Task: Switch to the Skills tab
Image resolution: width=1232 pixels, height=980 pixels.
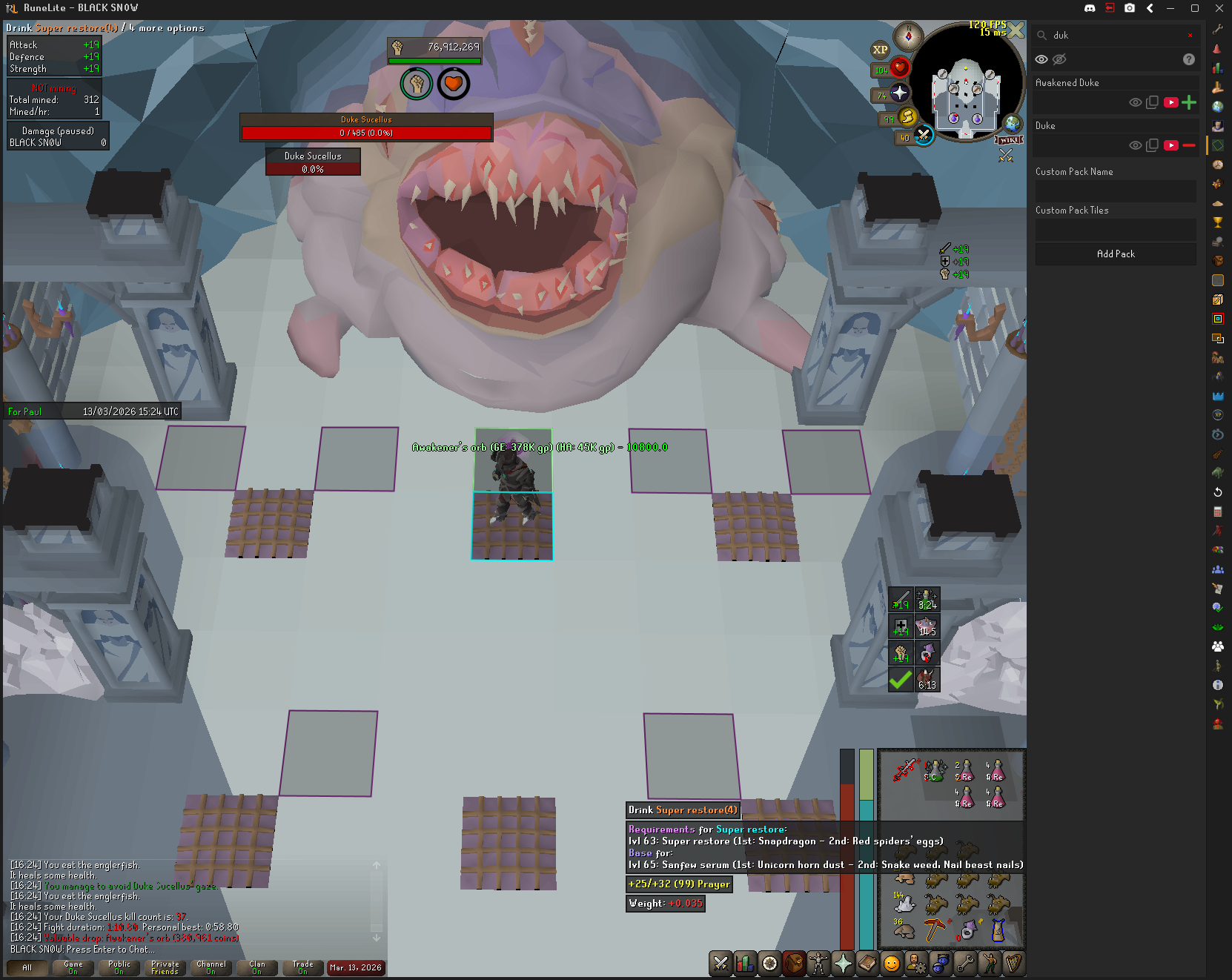Action: (x=745, y=963)
